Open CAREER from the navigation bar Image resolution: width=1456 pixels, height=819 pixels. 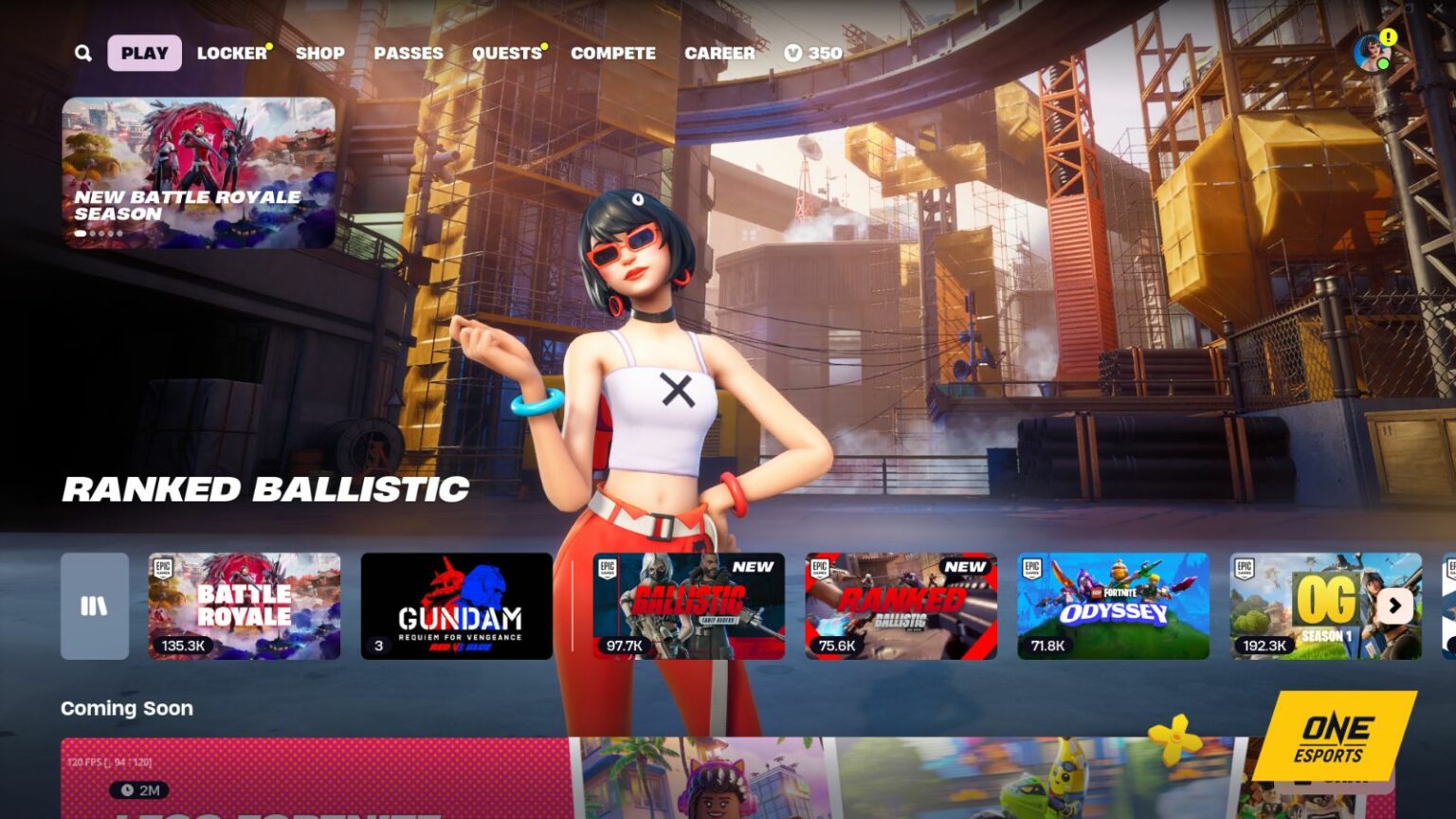coord(719,53)
